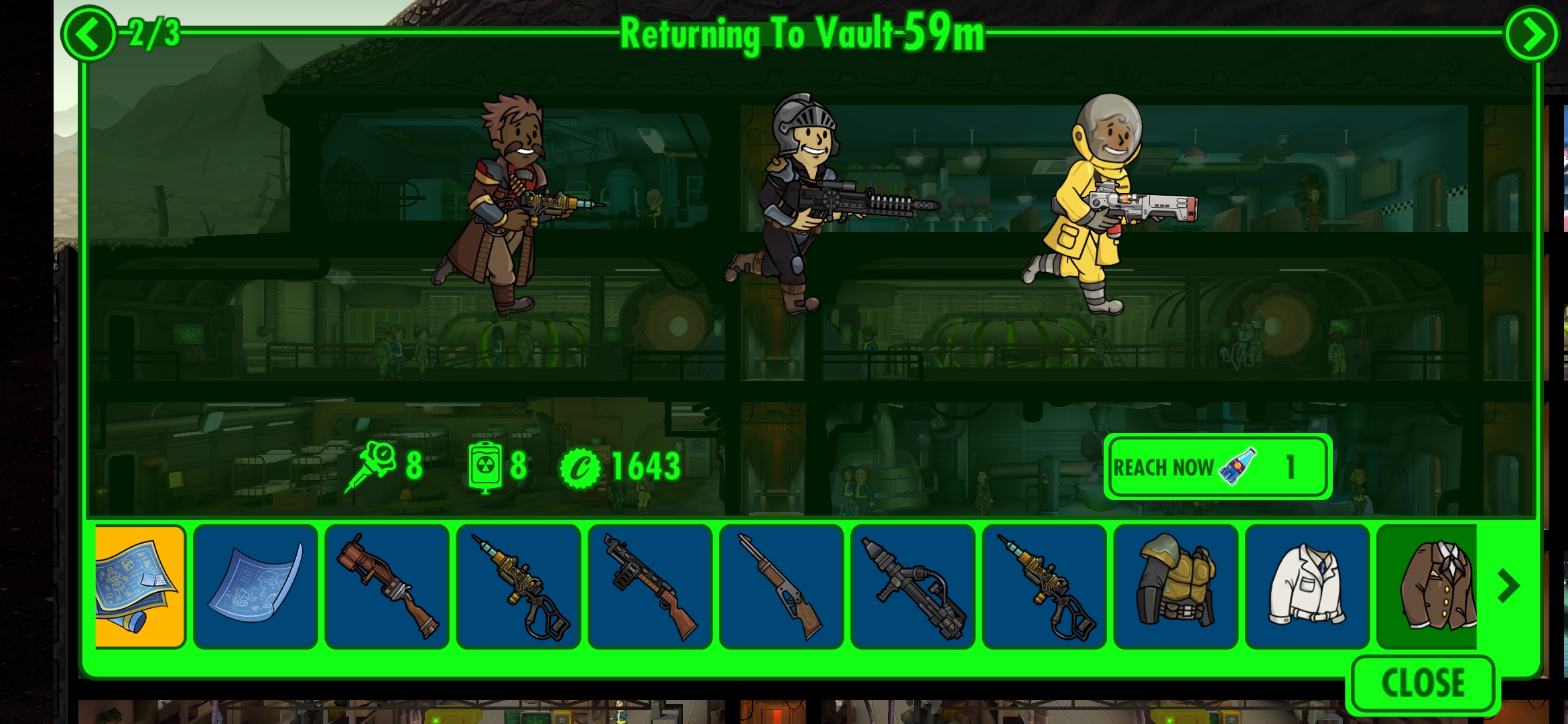Image resolution: width=1568 pixels, height=724 pixels.
Task: Open the blue blueprint loot item
Action: point(256,585)
